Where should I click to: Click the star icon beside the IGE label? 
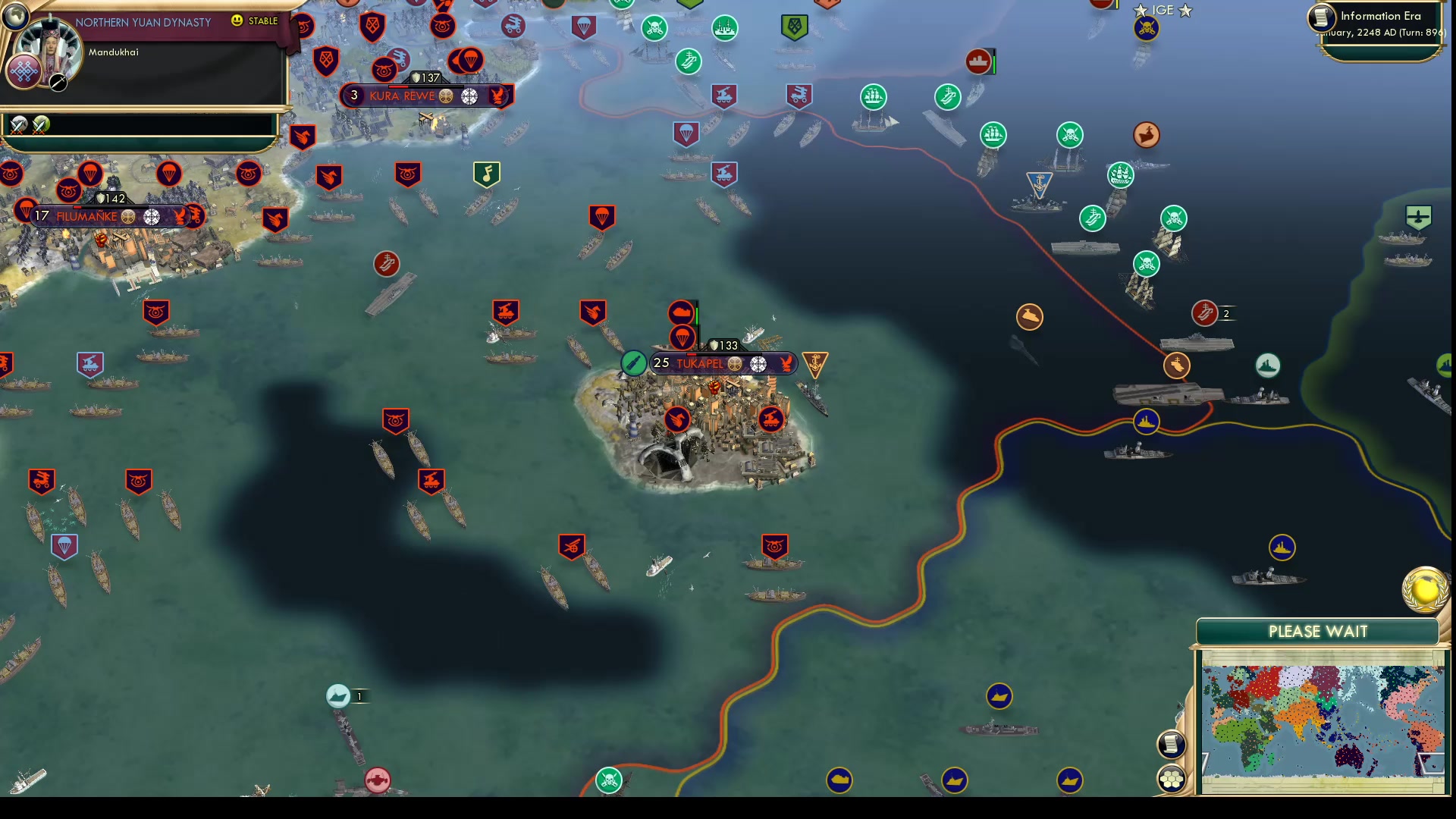click(x=1140, y=10)
